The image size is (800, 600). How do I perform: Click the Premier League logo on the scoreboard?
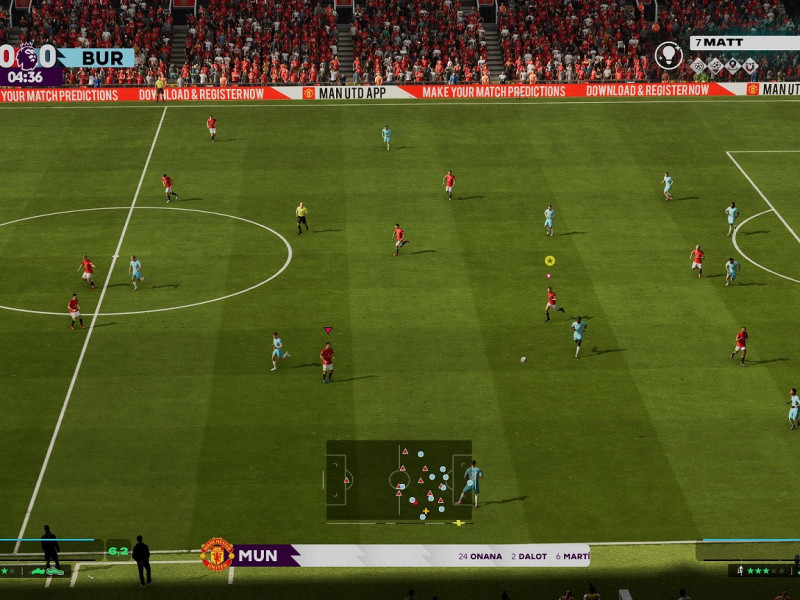click(x=27, y=57)
